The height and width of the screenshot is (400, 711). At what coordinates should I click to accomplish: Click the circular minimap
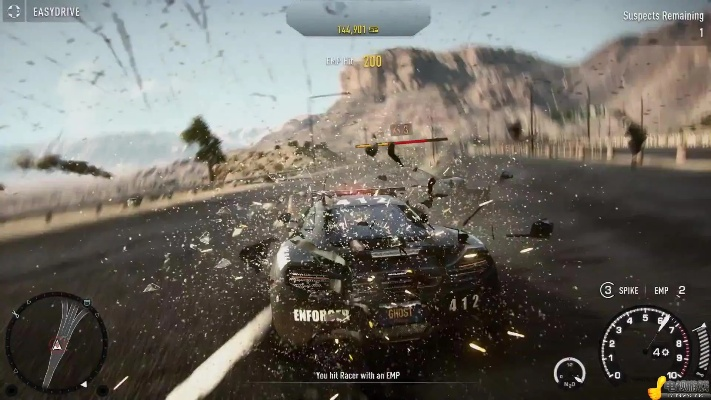[55, 342]
